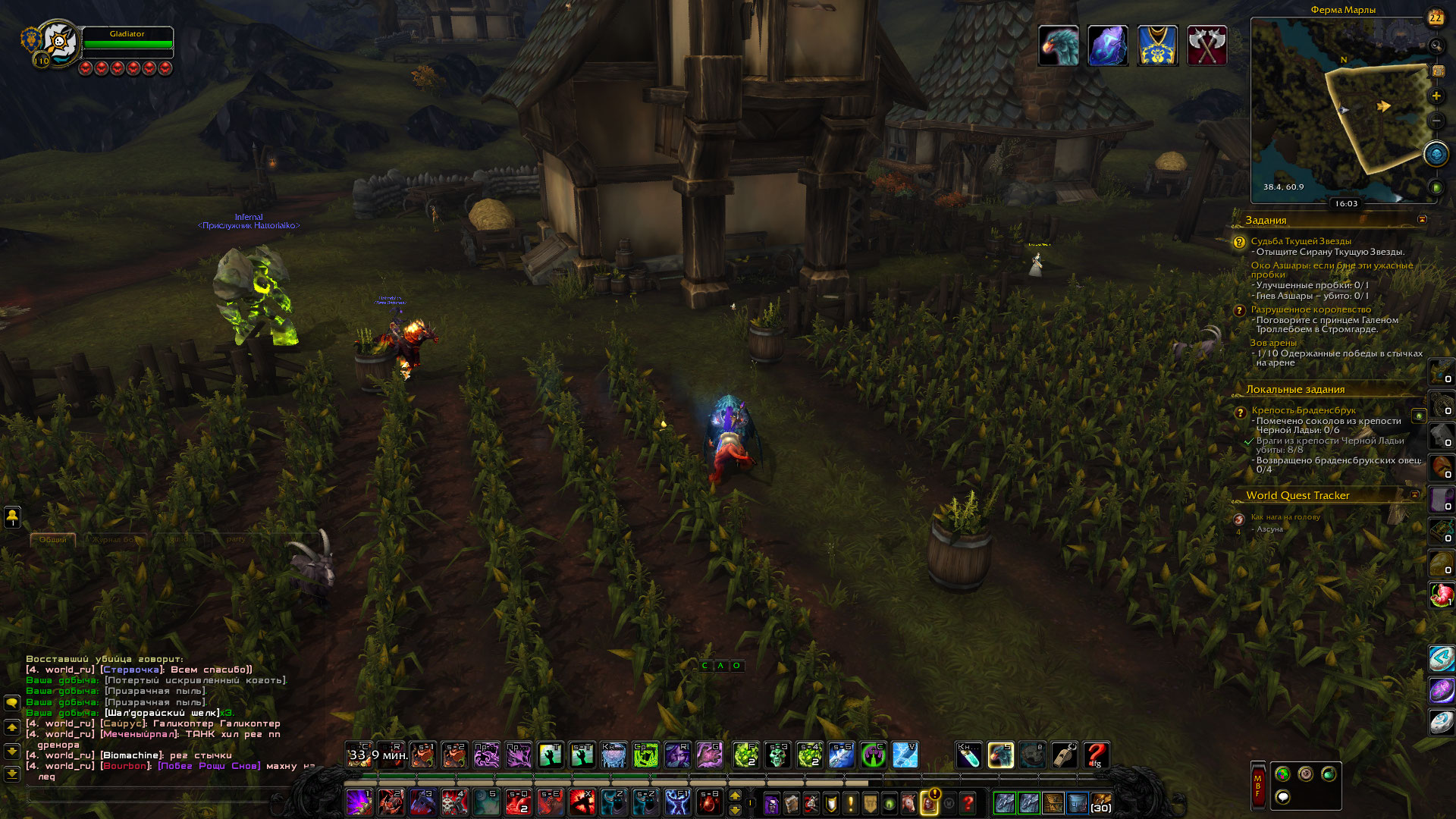
Task: Use the flight whistle action slot
Action: coord(1064,755)
